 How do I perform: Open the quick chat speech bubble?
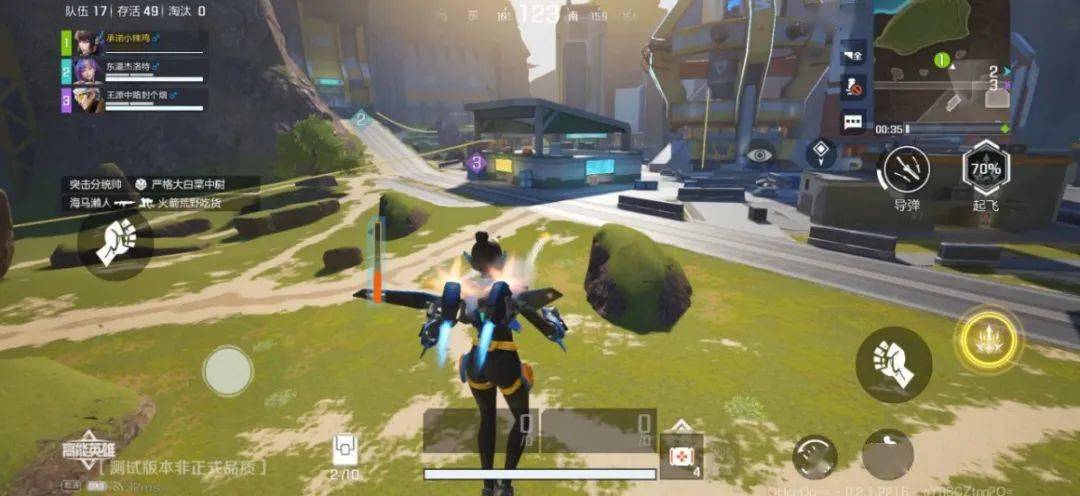(853, 122)
